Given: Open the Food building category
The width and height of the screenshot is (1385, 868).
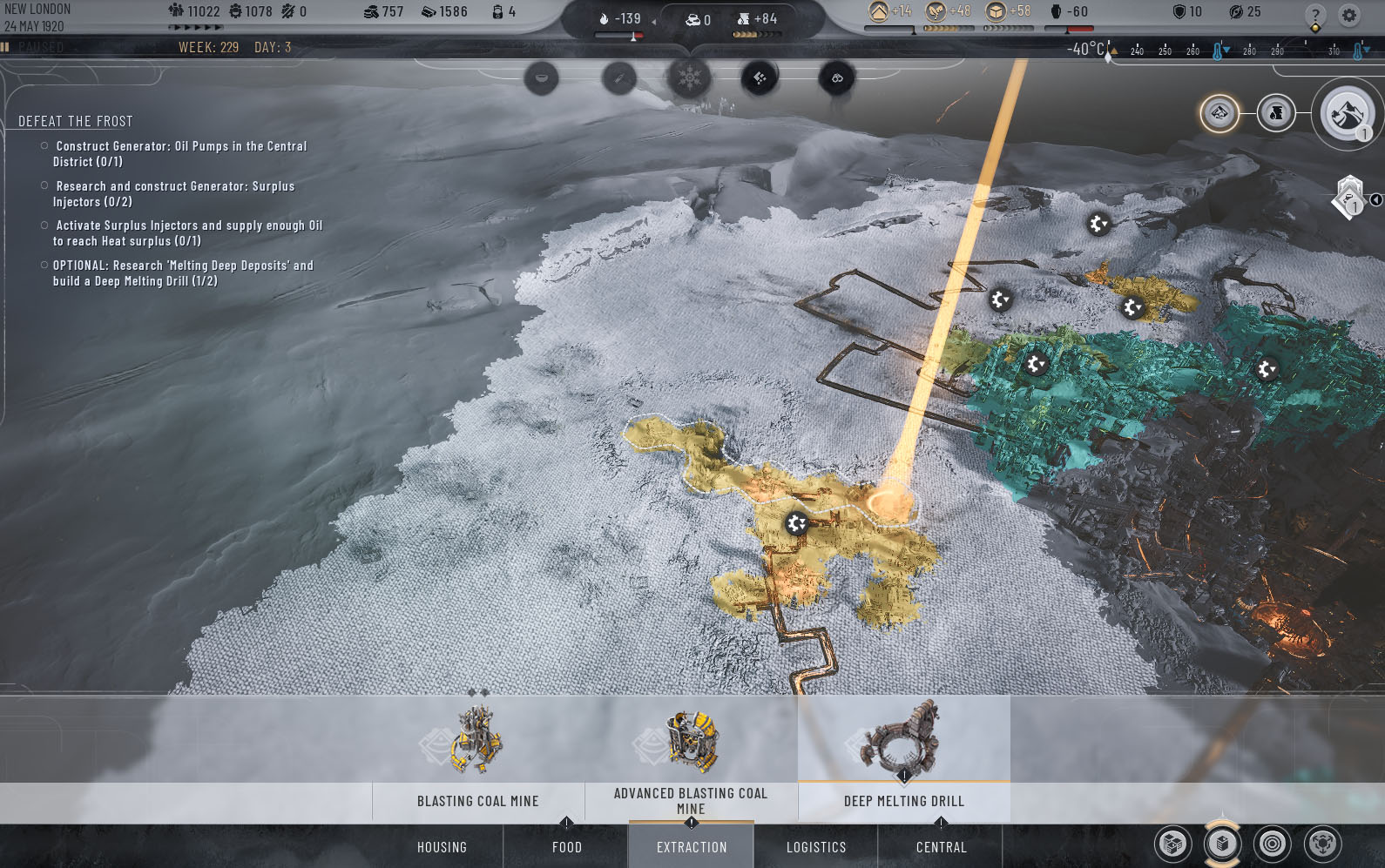Looking at the screenshot, I should point(566,847).
